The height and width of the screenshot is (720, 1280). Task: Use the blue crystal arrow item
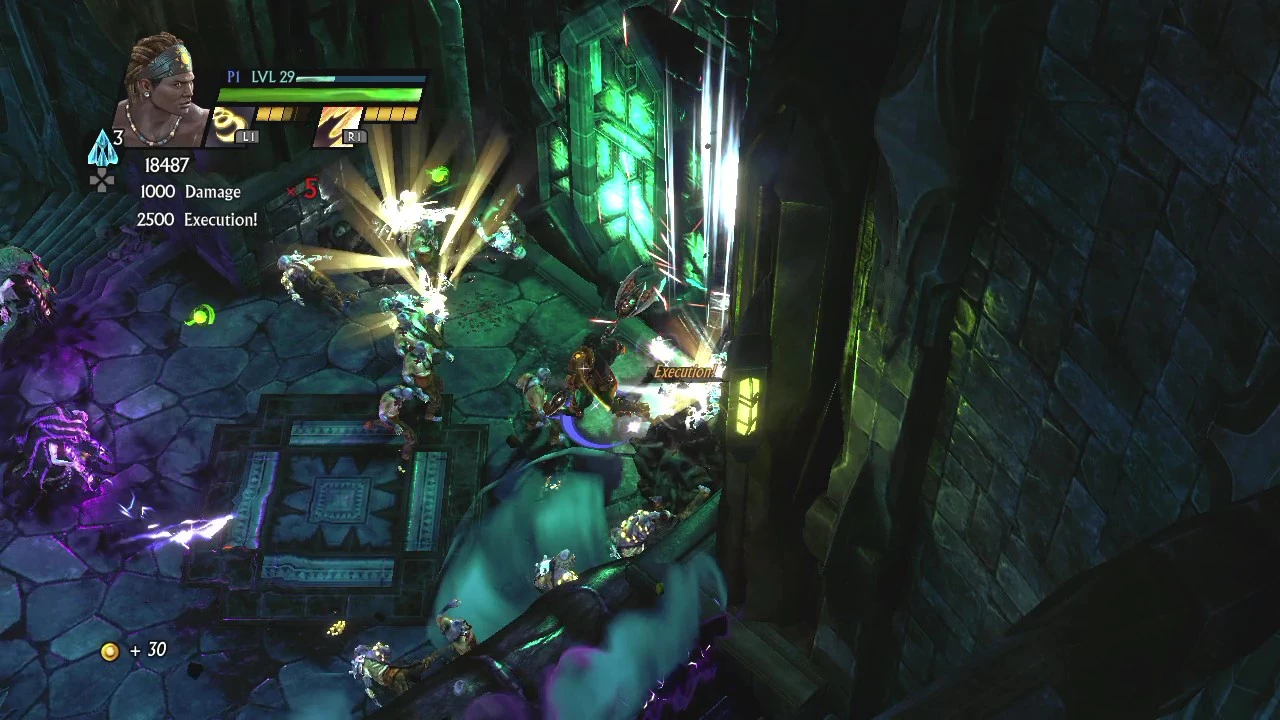[x=102, y=149]
